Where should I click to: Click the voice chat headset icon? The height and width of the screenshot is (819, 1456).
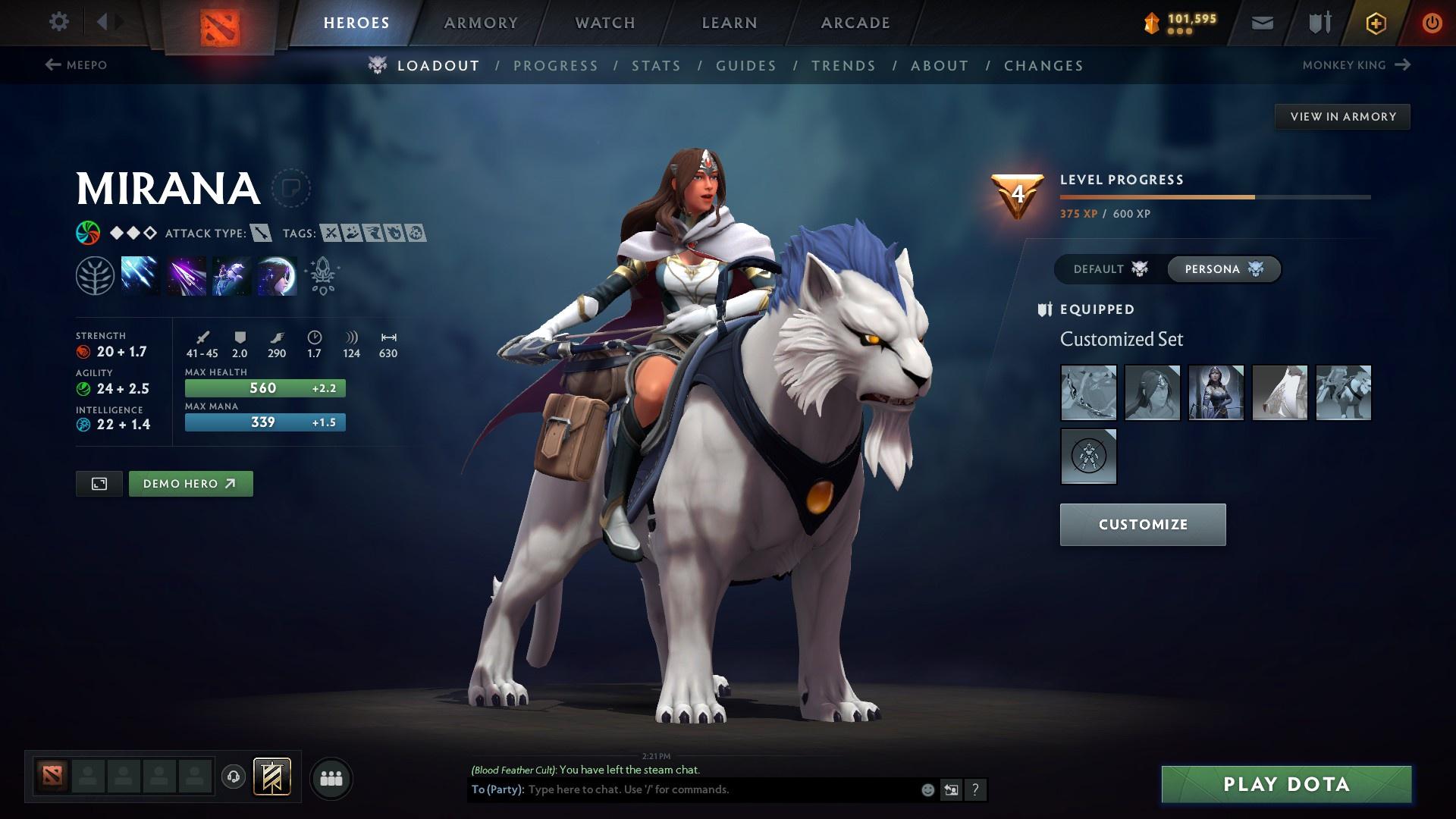pos(233,777)
